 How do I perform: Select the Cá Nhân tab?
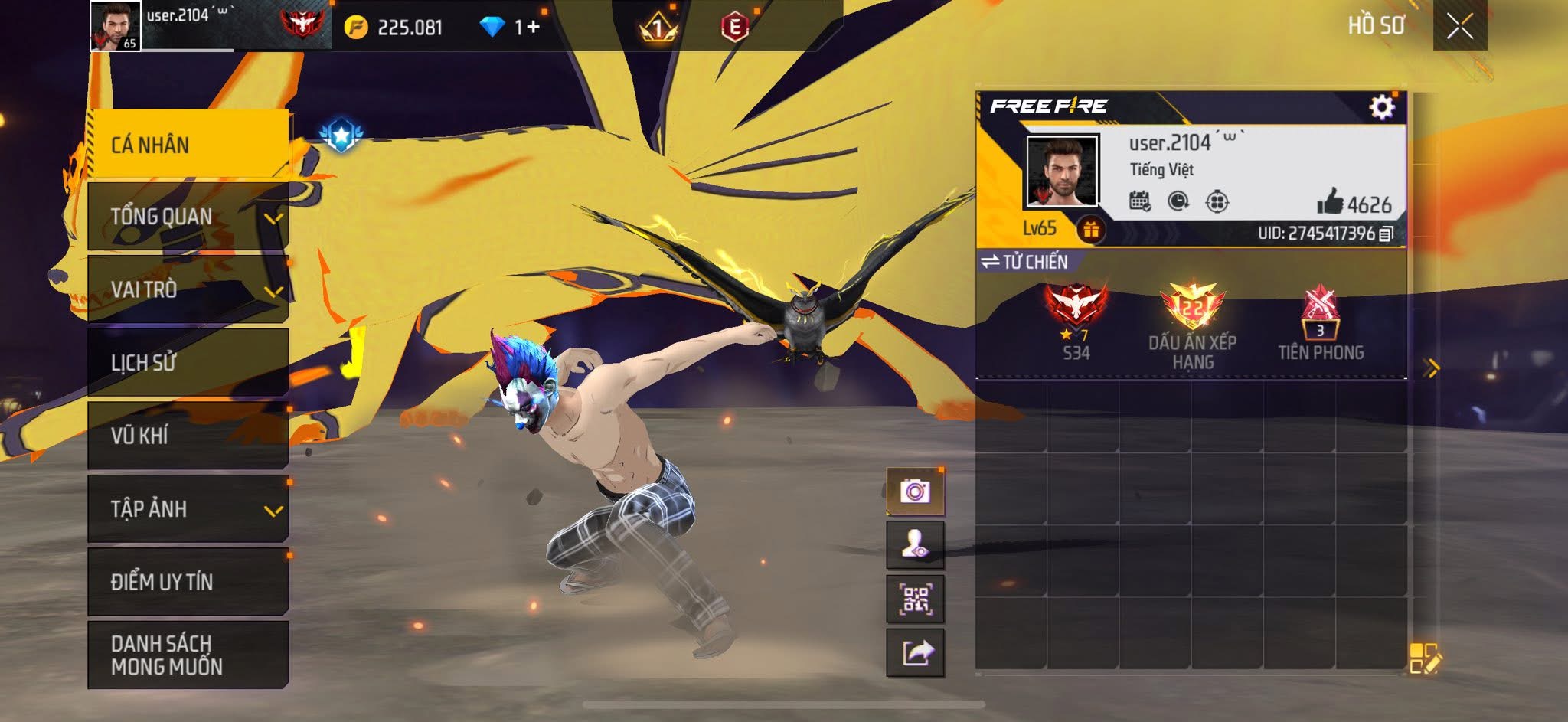pos(188,144)
